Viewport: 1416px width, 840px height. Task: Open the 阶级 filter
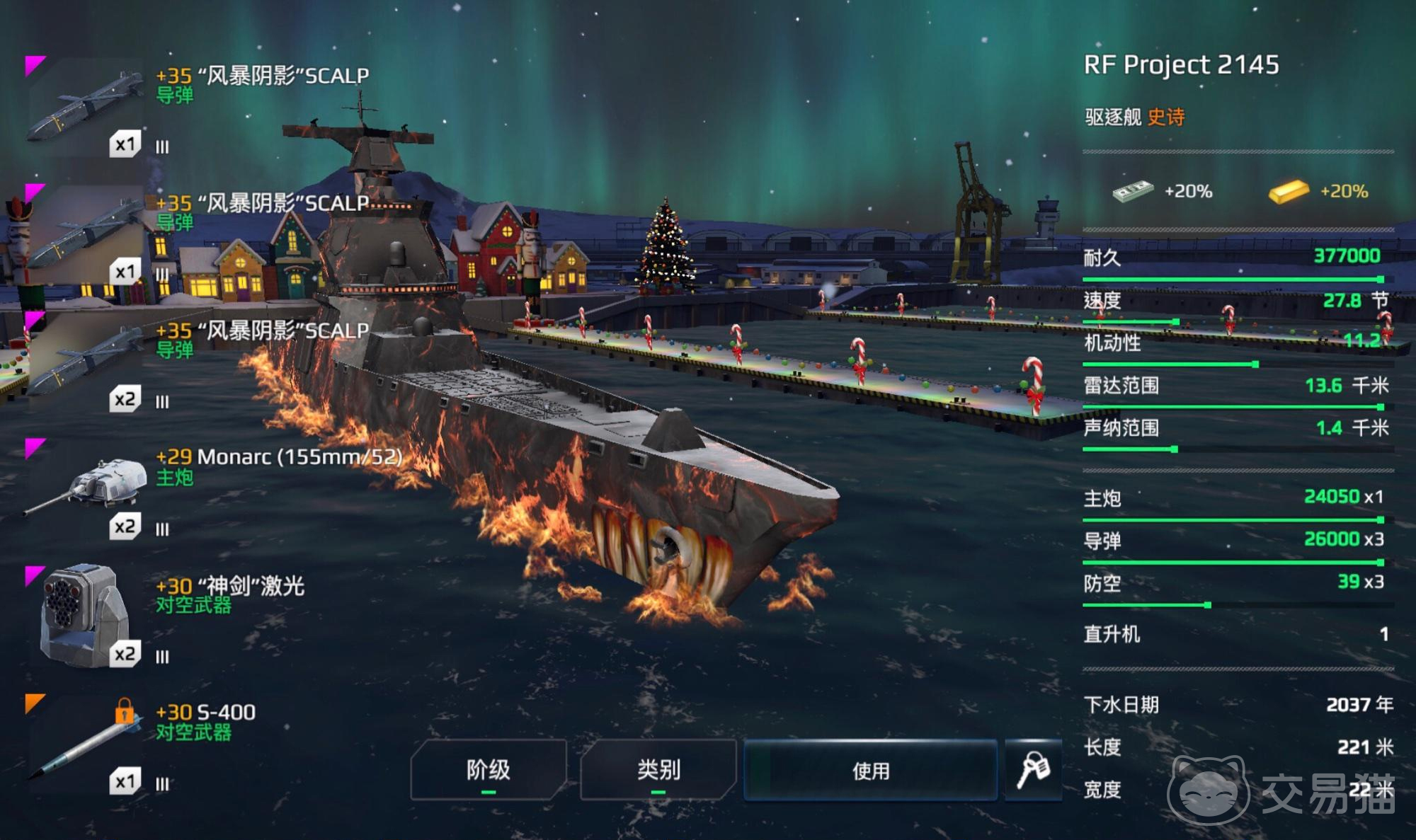click(x=489, y=770)
